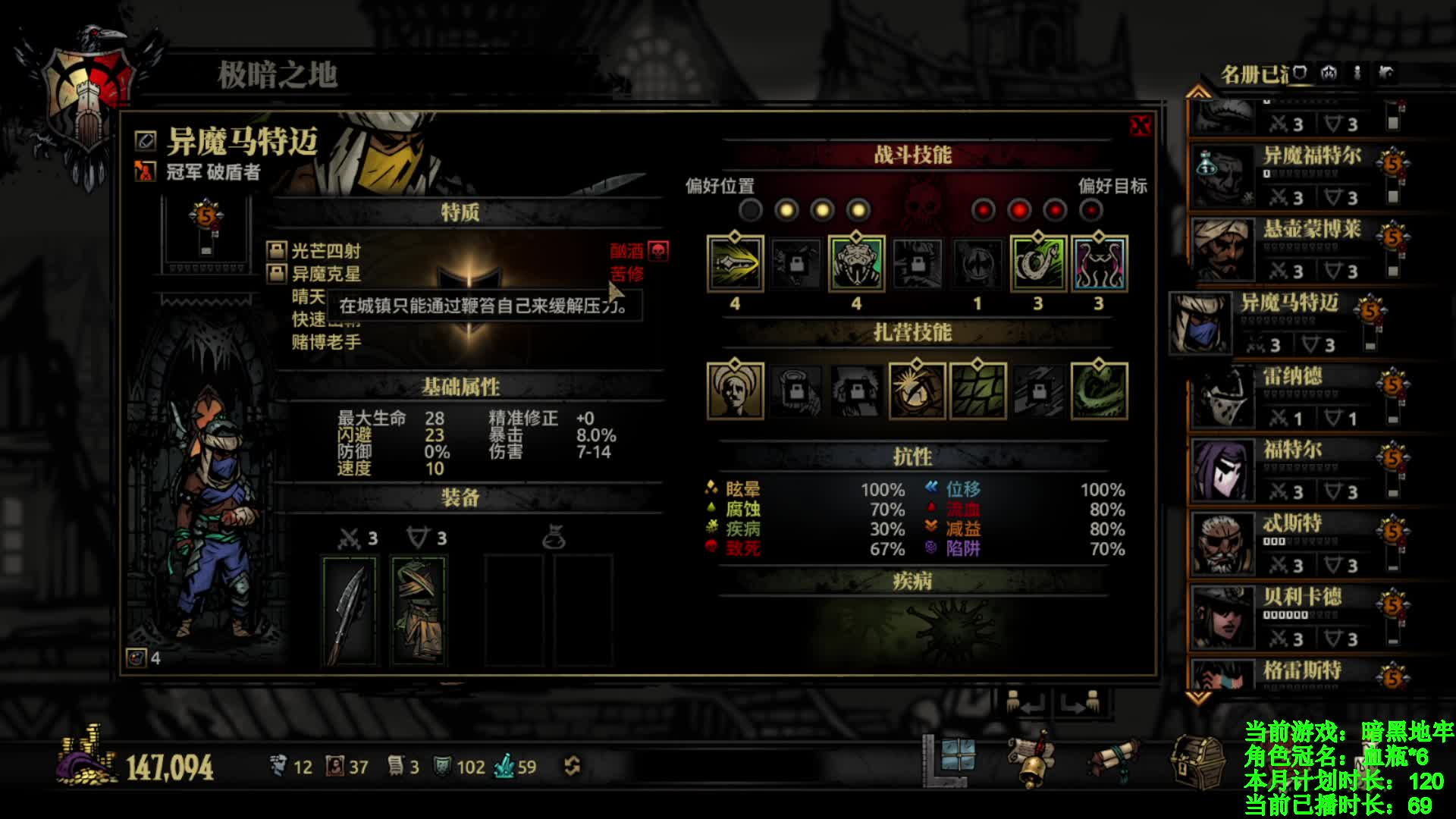Open the treasure chest inventory icon
The height and width of the screenshot is (819, 1456).
tap(1197, 761)
